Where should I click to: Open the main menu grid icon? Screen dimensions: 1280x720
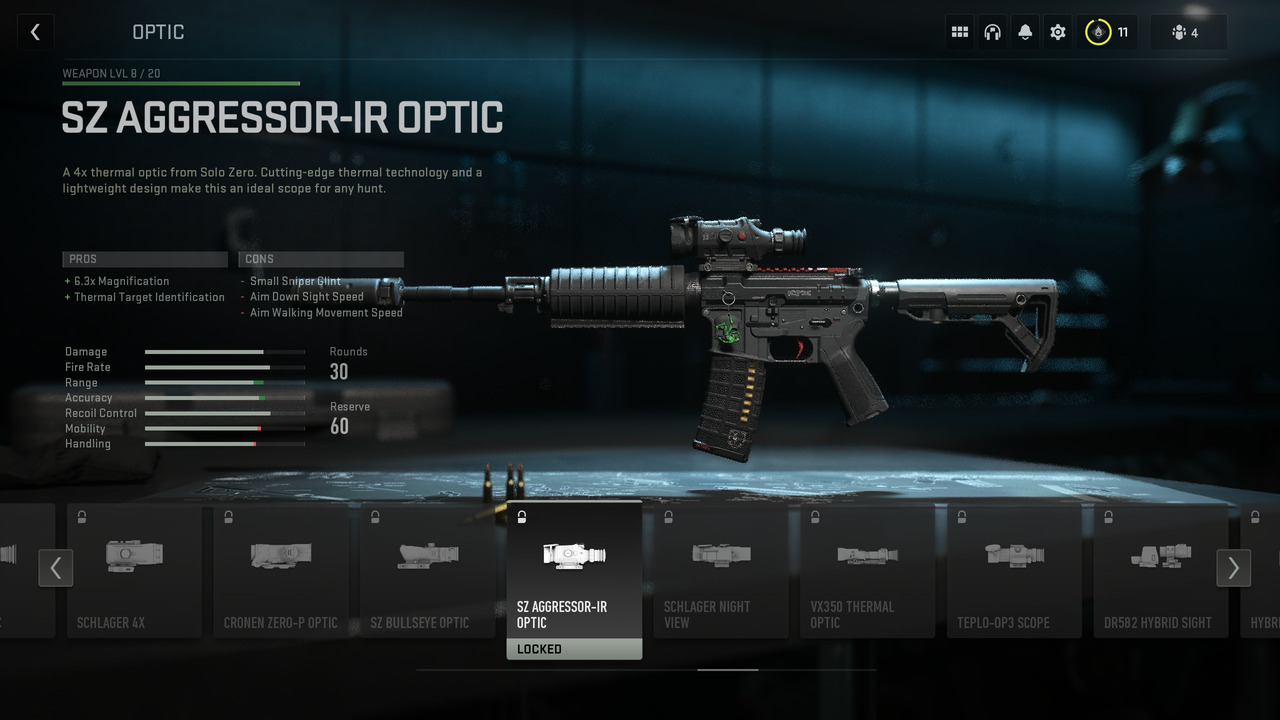point(959,31)
